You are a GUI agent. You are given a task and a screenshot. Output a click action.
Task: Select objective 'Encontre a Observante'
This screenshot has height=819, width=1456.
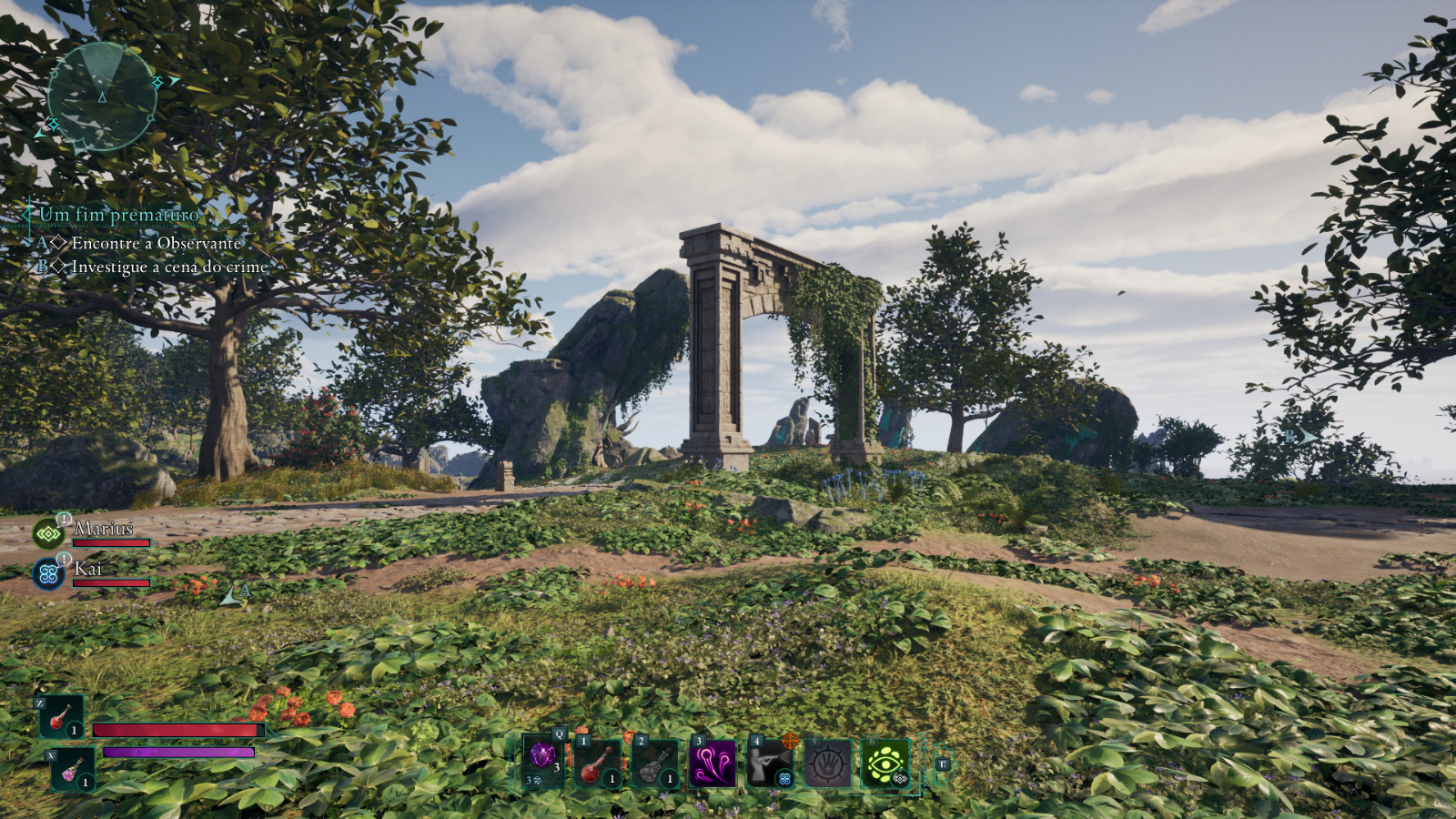156,243
